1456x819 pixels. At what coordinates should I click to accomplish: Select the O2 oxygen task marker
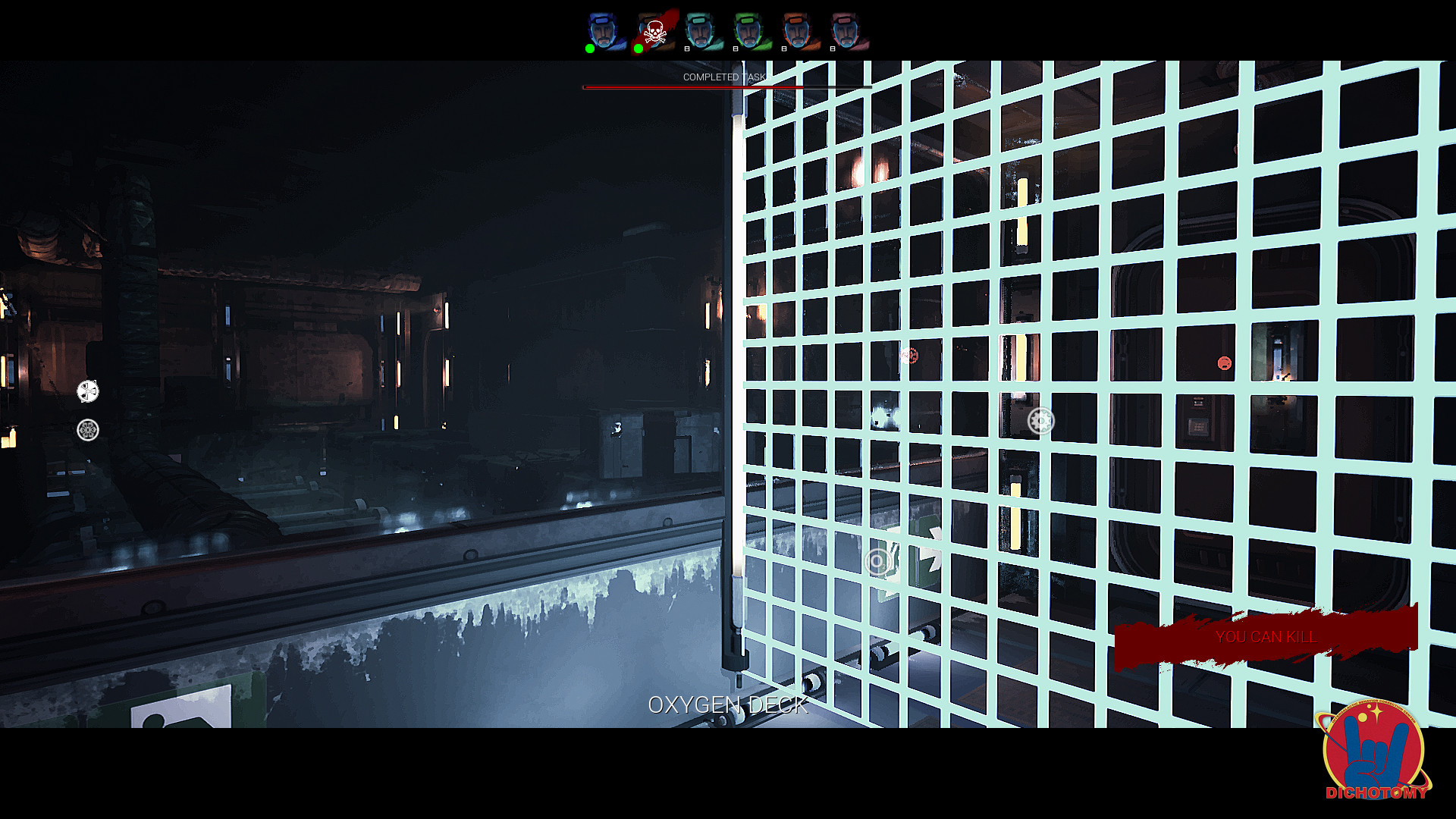click(877, 562)
